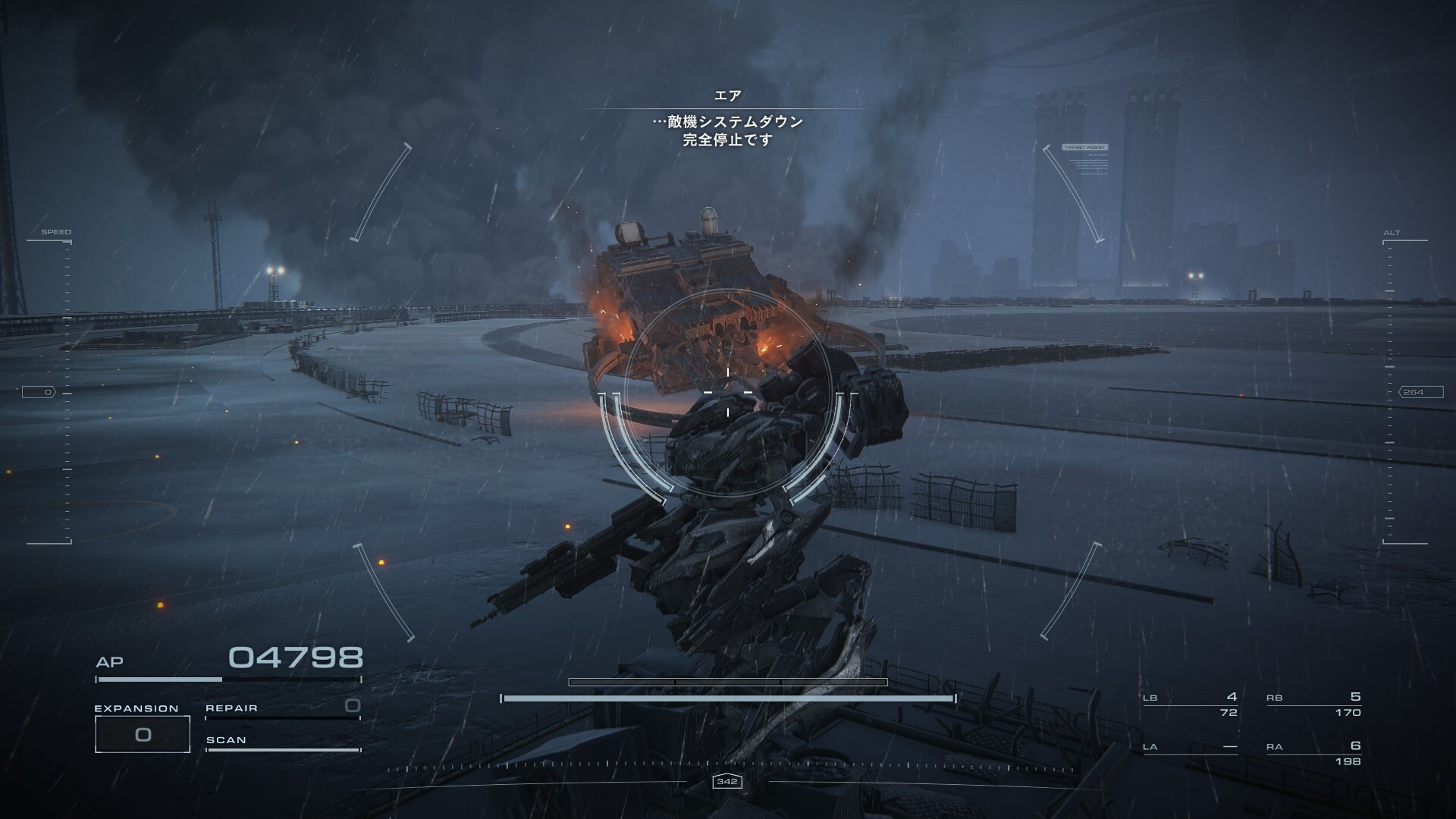Select the EXPANSION slot box
This screenshot has height=819, width=1456.
pyautogui.click(x=142, y=734)
